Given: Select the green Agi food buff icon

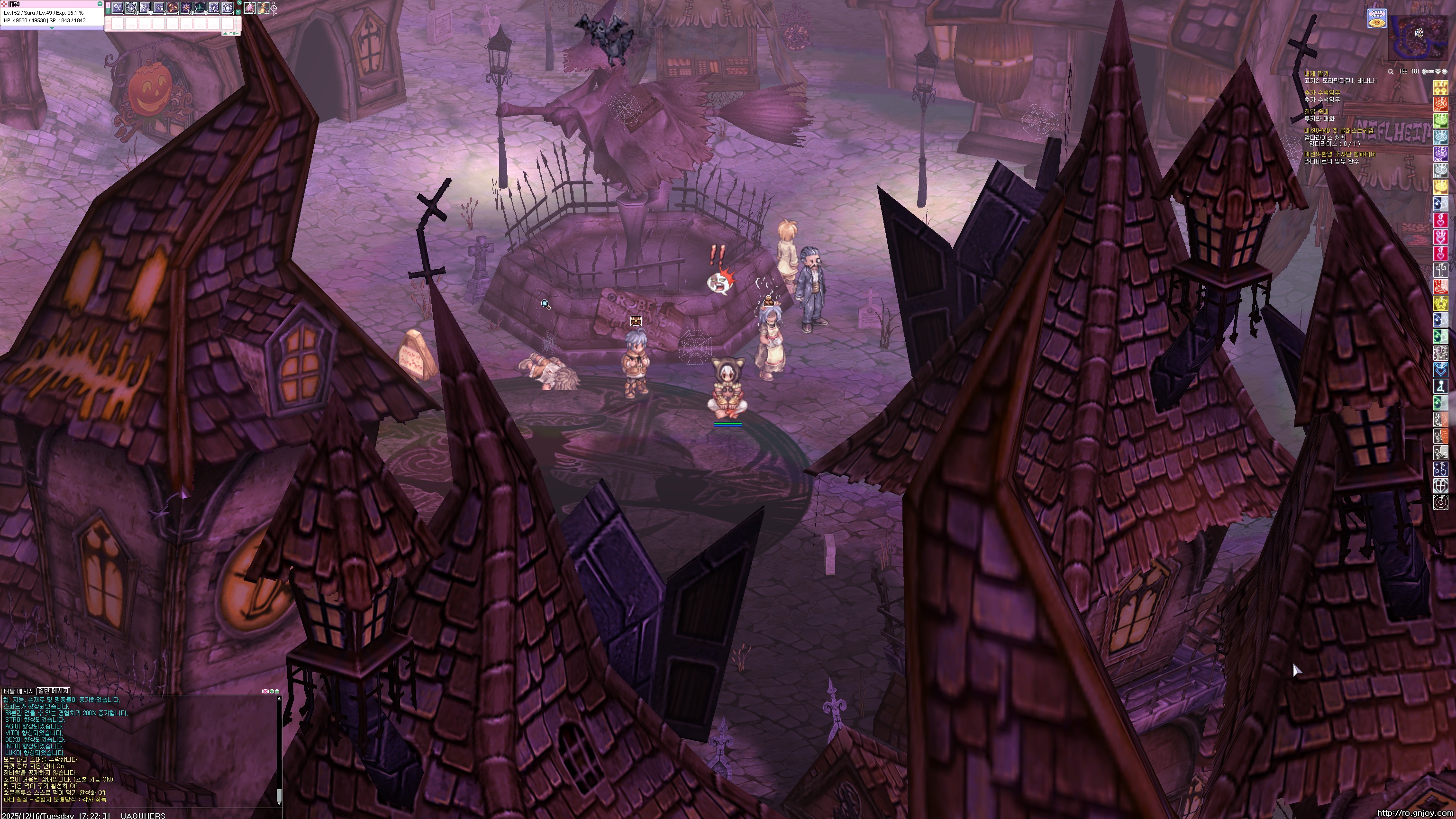Looking at the screenshot, I should [x=1441, y=121].
